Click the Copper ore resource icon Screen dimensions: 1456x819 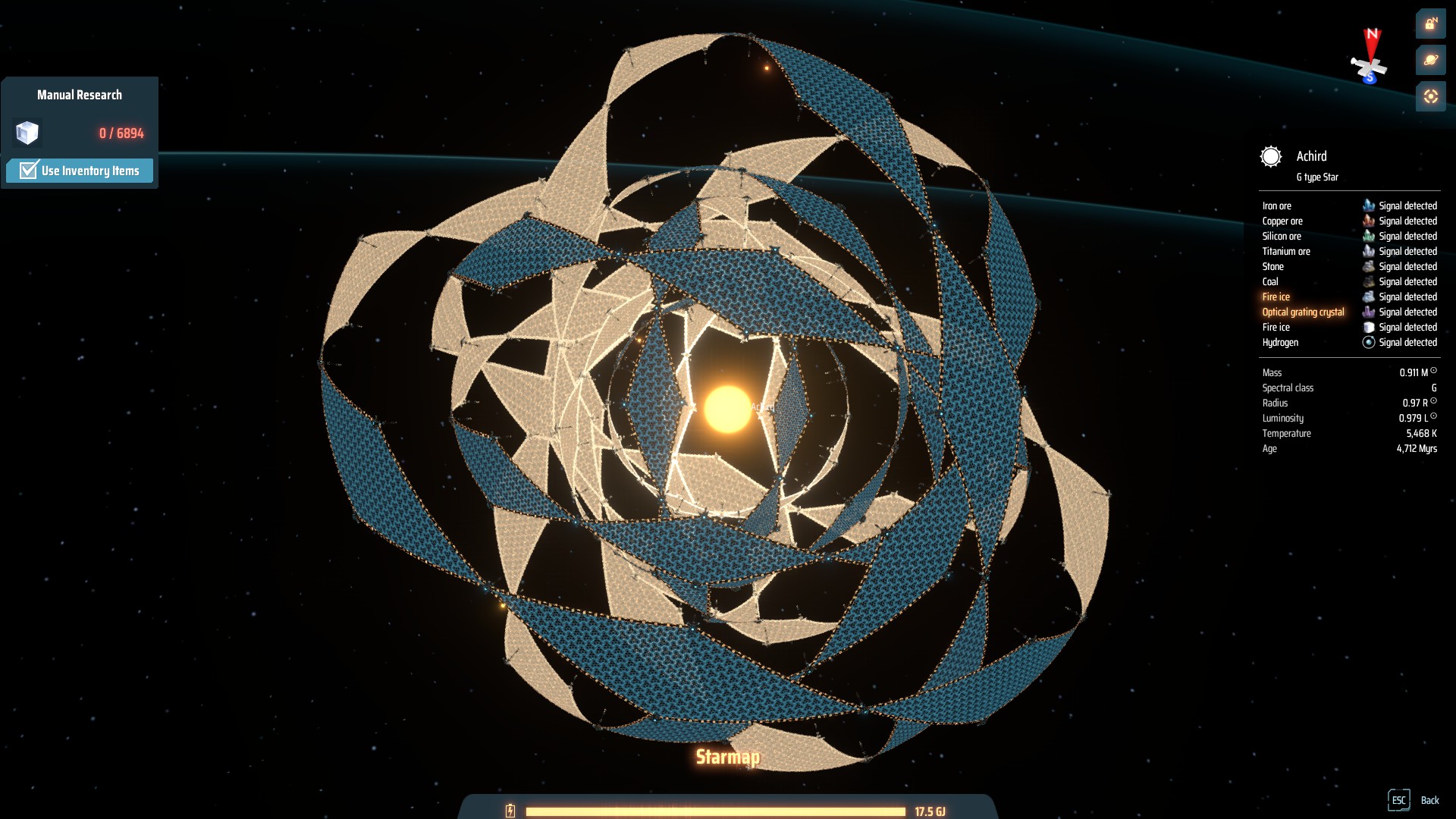(1369, 221)
